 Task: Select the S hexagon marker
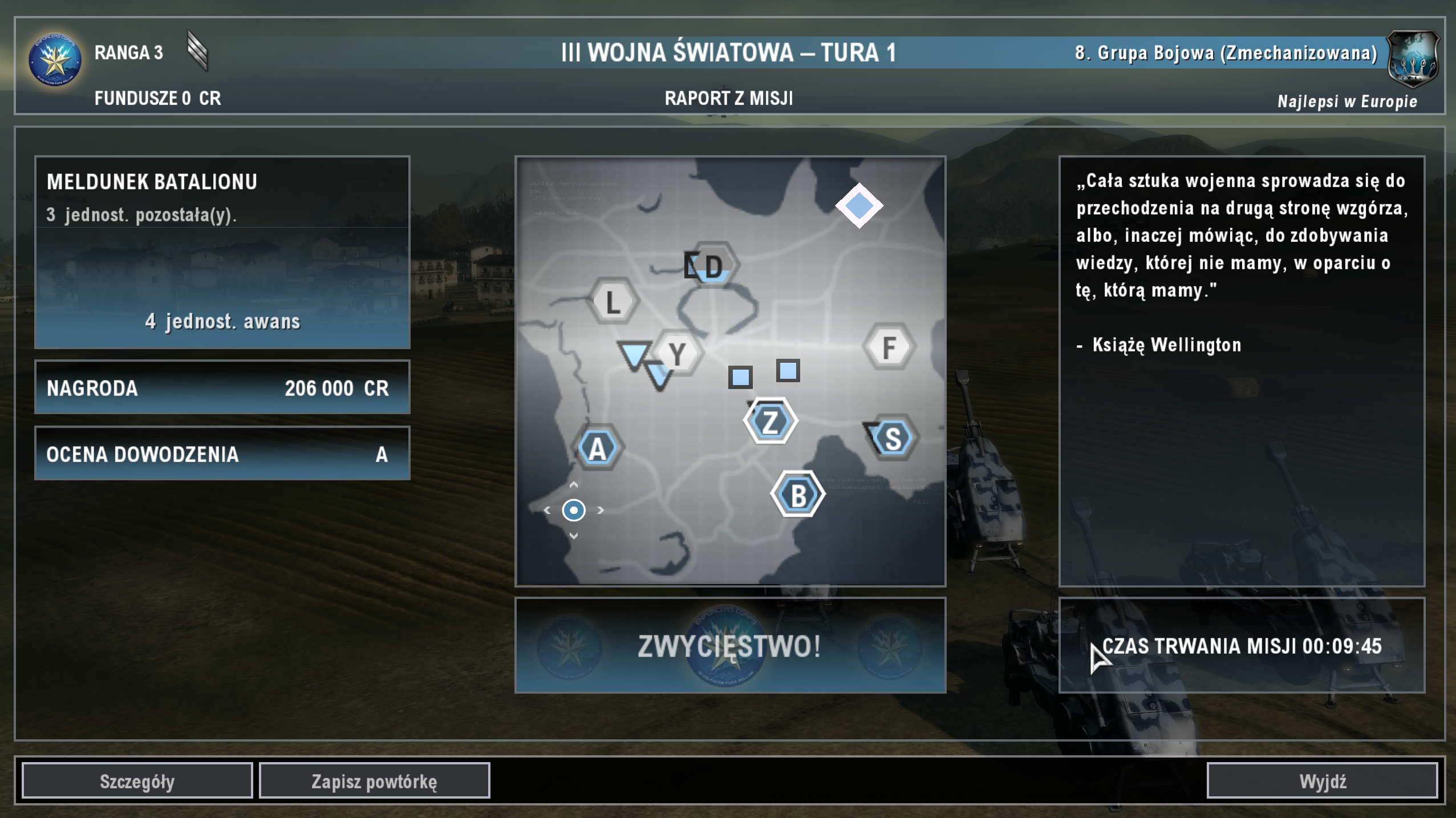tap(893, 438)
